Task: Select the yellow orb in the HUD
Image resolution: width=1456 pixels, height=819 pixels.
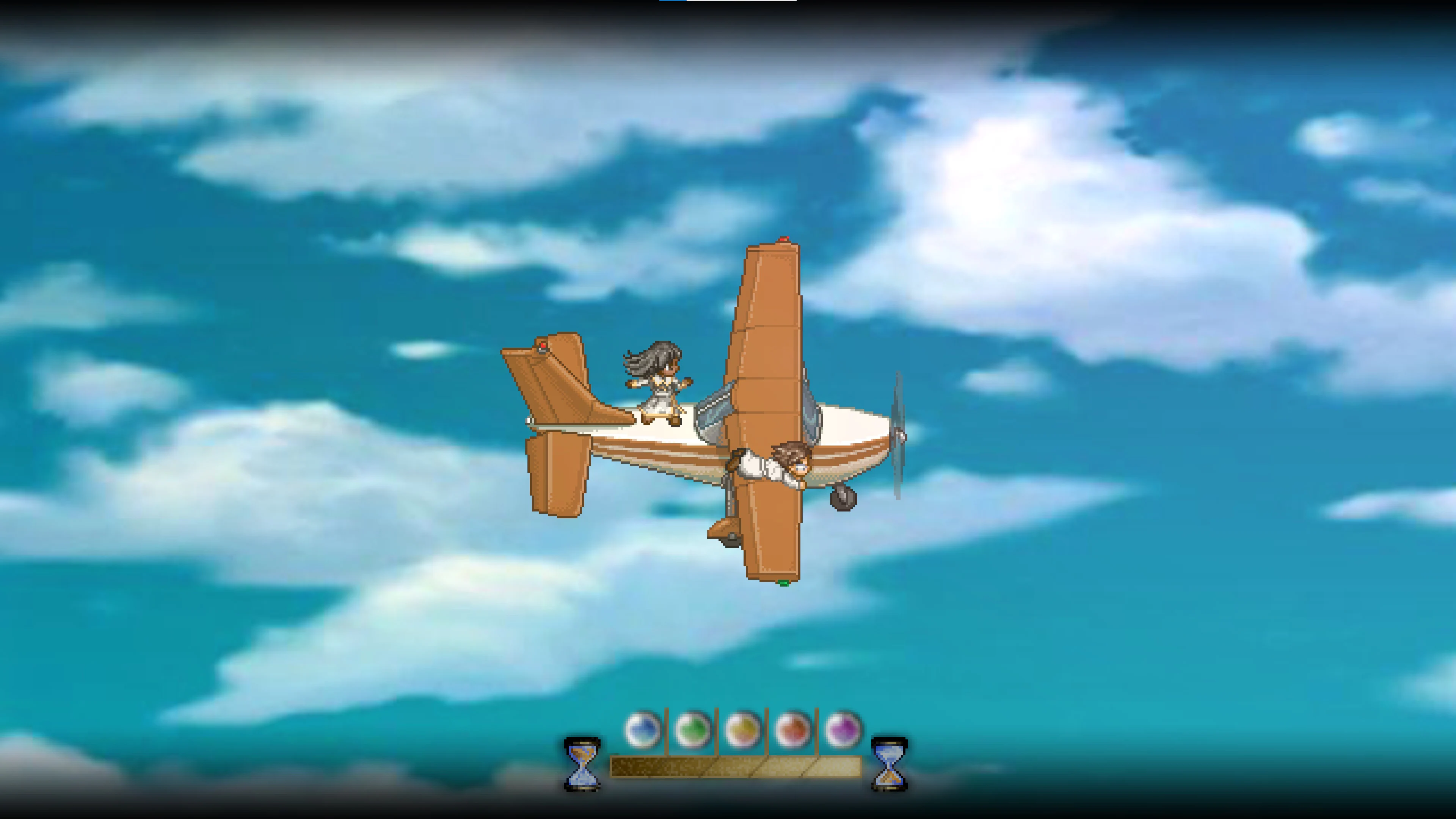Action: tap(742, 729)
